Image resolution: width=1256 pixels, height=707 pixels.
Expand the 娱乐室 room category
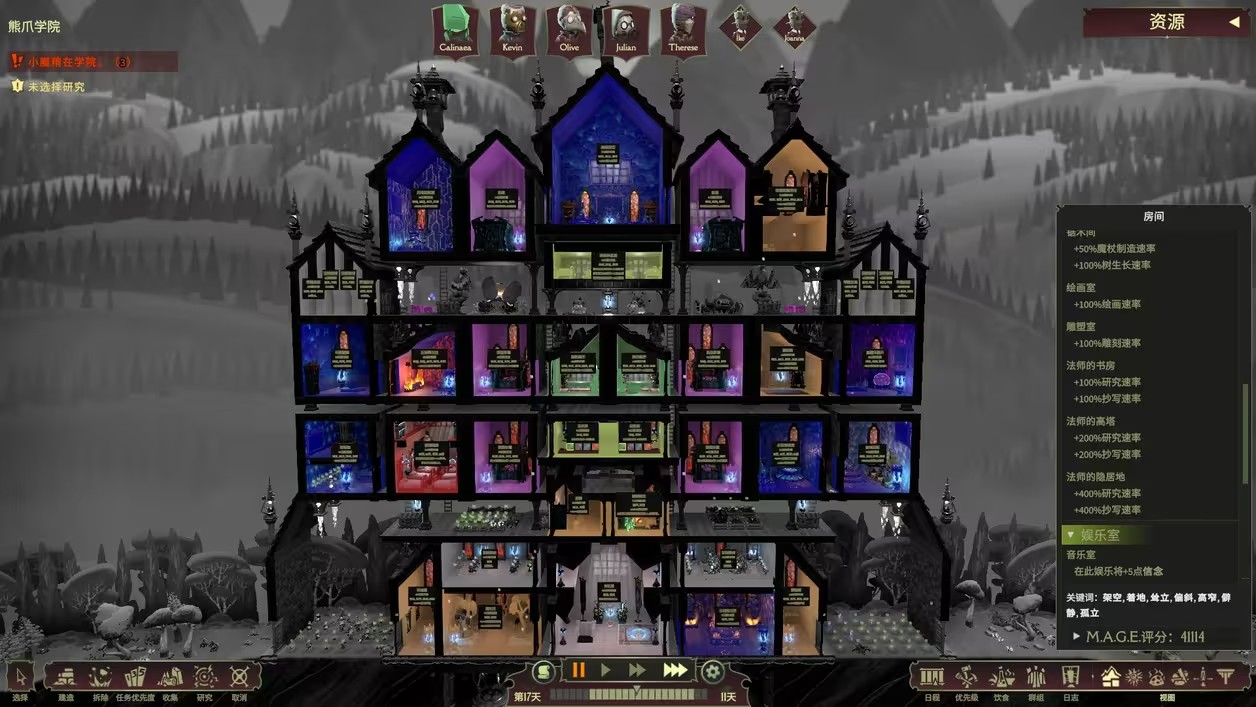pos(1100,535)
